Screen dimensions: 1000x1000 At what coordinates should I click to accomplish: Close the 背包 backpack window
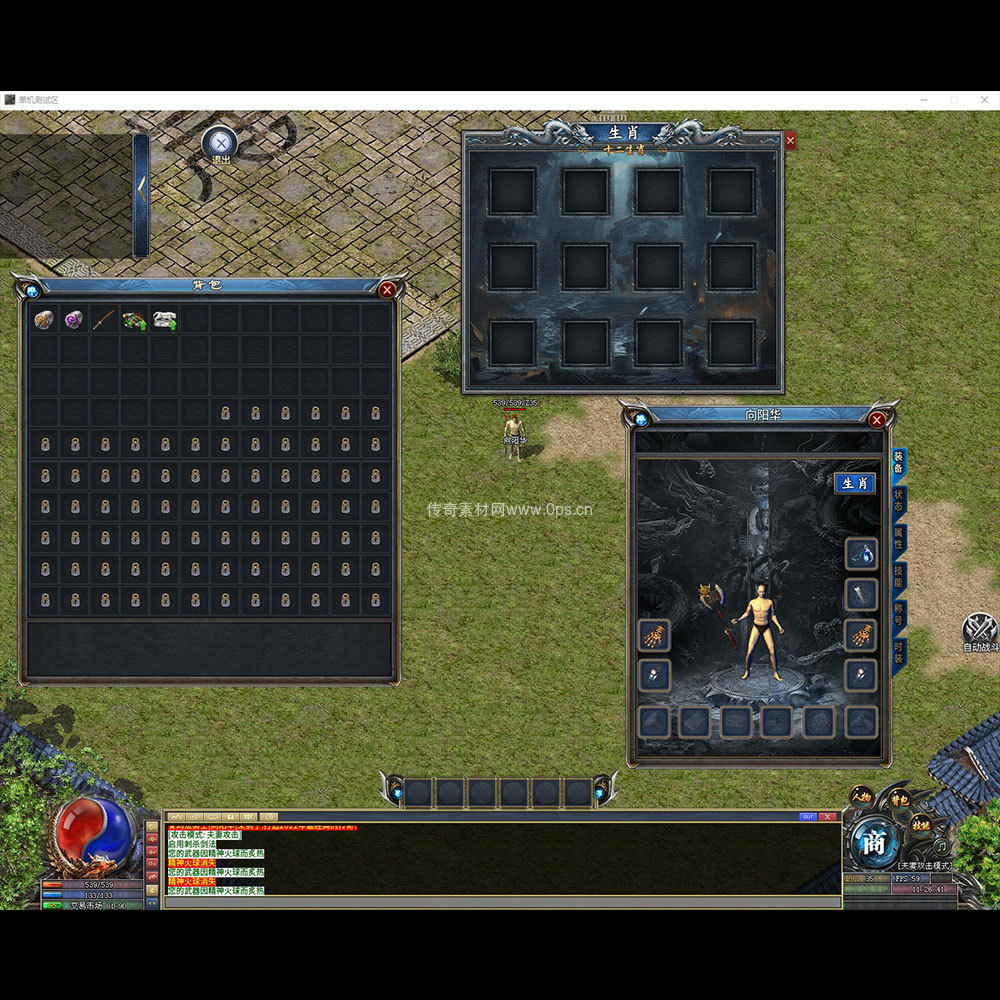point(387,290)
